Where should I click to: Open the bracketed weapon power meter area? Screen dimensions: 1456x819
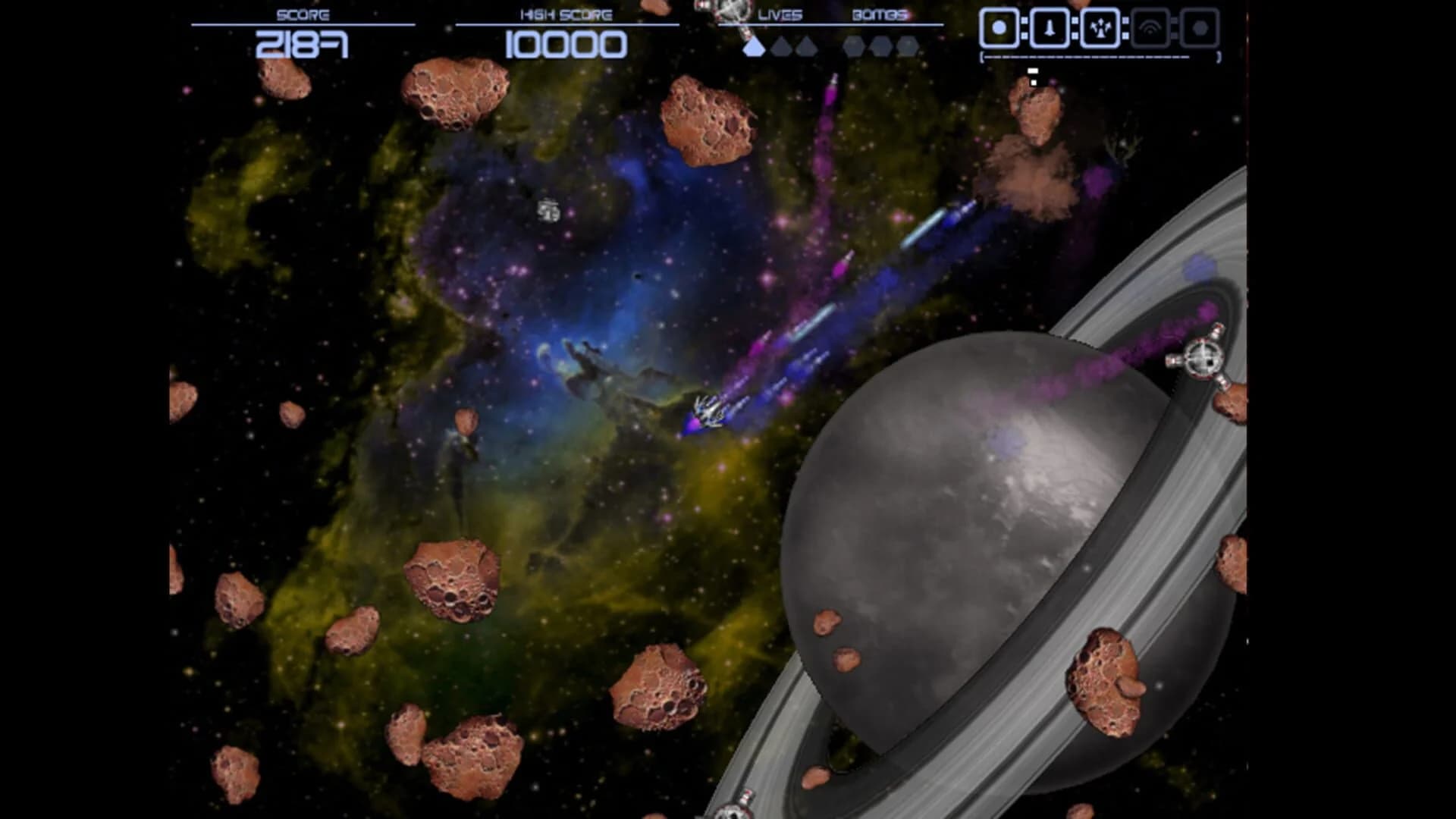tap(1100, 56)
